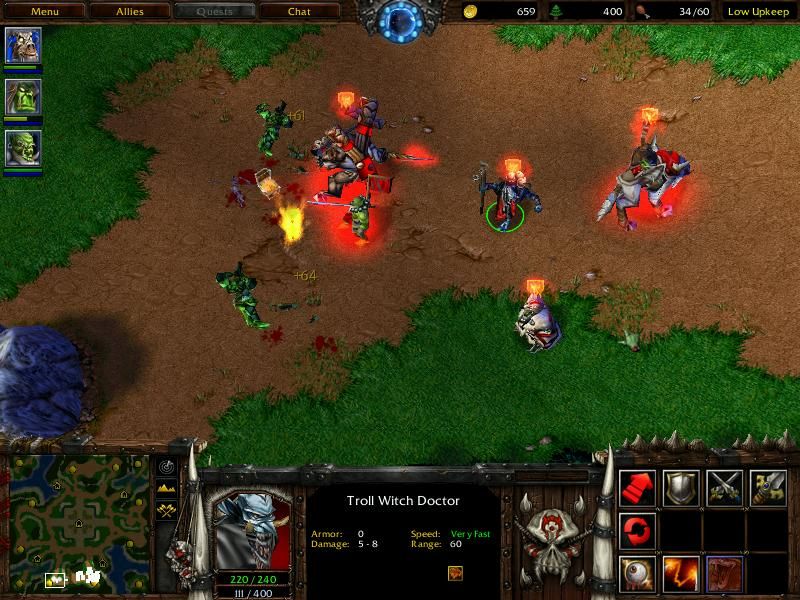Click the crossed axes minimap button

pos(166,509)
